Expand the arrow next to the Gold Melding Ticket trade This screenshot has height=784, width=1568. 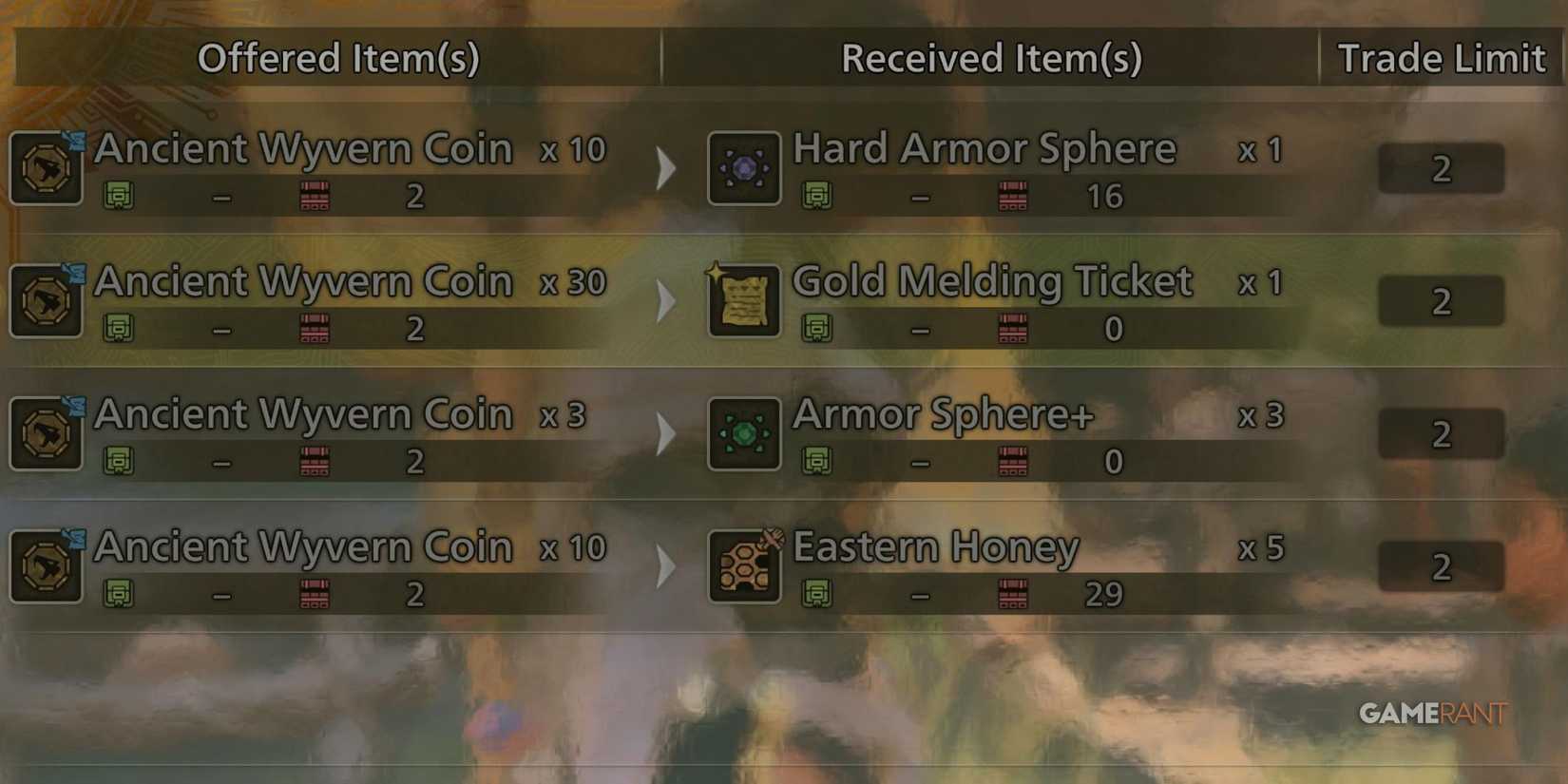[x=665, y=300]
